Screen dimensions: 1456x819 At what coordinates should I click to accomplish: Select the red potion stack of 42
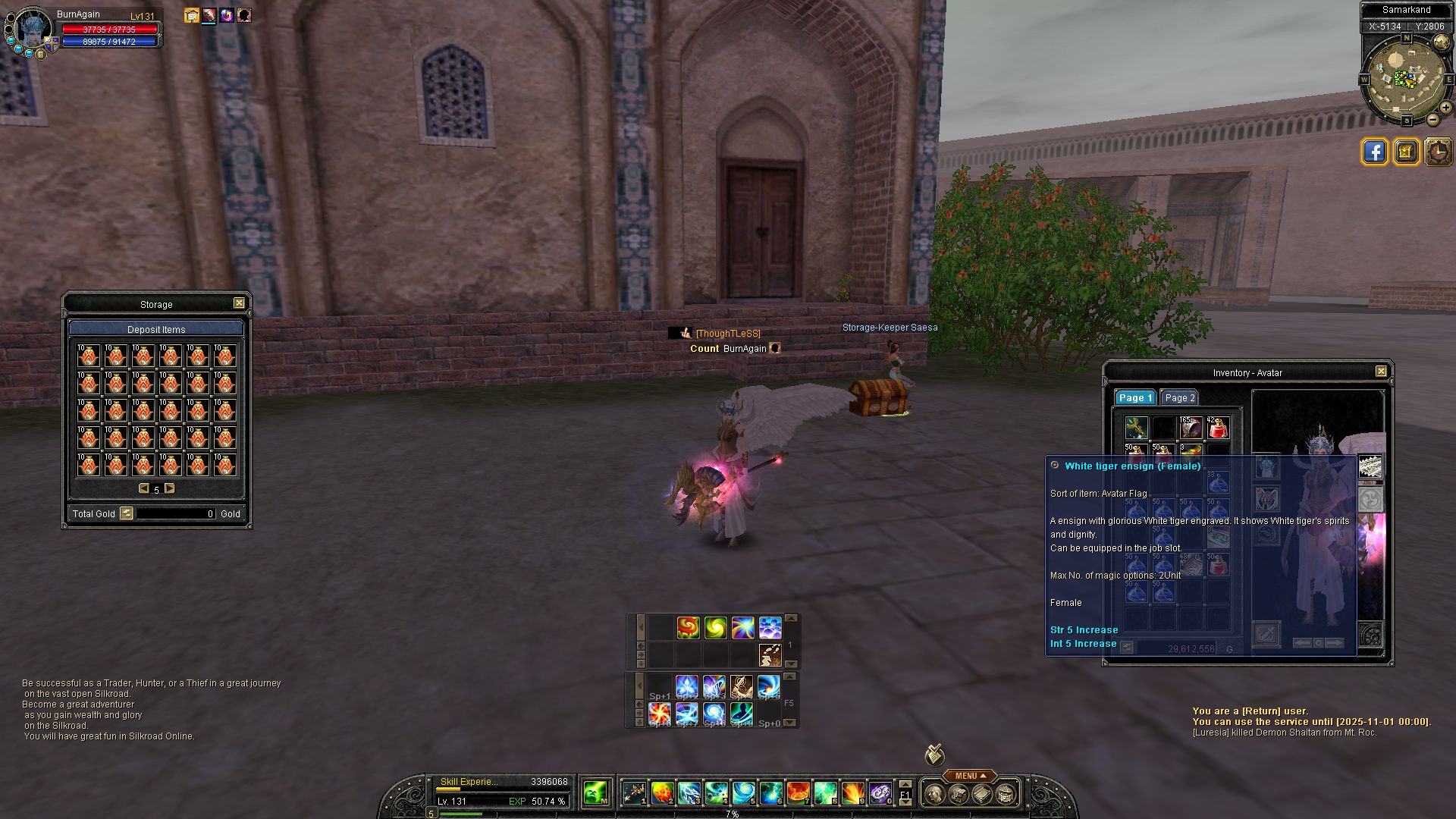1218,428
